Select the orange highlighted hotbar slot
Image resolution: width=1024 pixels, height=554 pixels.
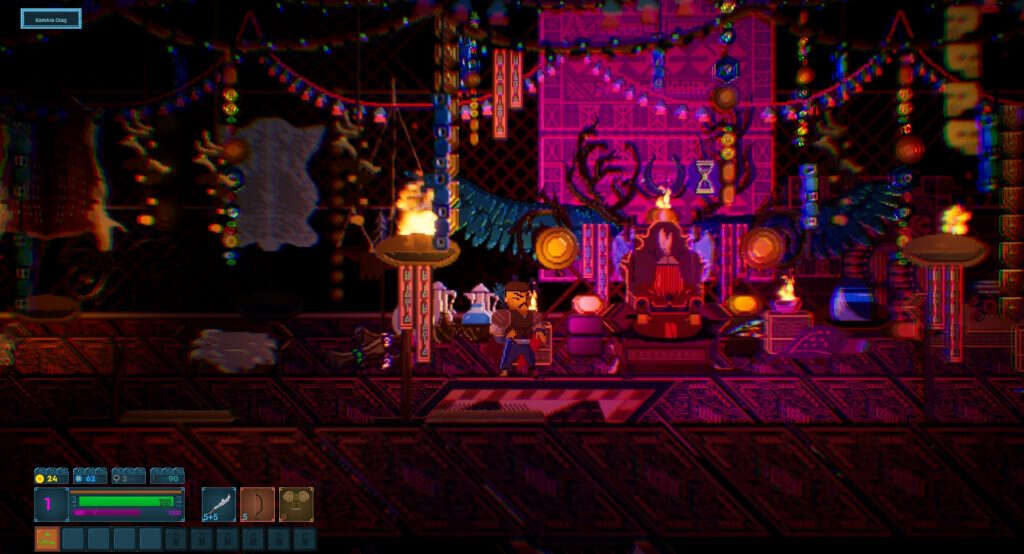click(x=47, y=539)
